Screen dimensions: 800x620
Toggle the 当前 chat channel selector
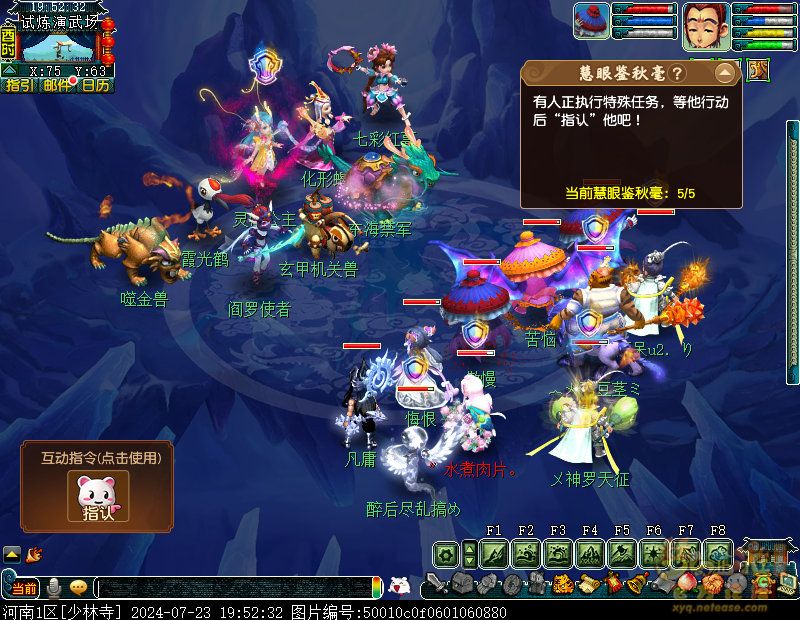tap(25, 587)
